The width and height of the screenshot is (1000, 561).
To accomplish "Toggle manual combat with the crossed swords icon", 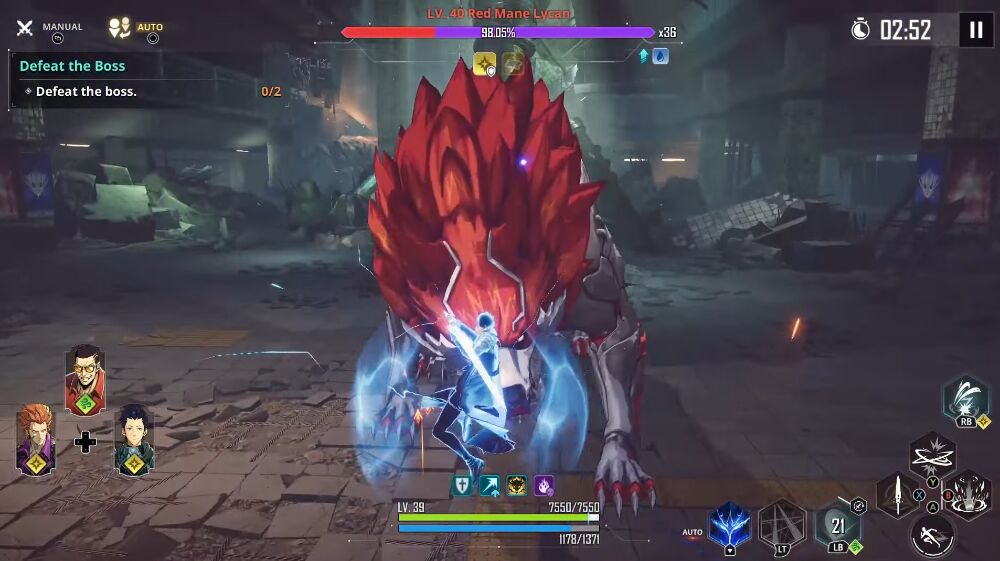I will pyautogui.click(x=25, y=28).
